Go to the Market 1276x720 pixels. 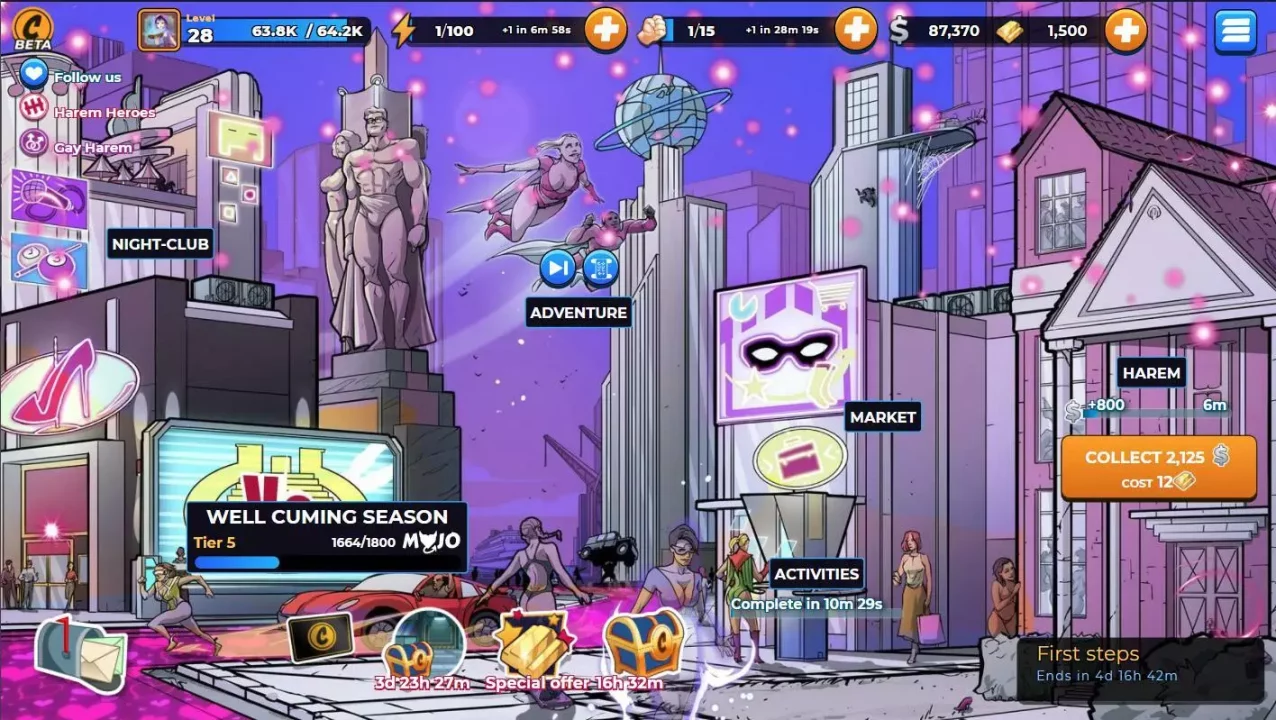pos(882,417)
